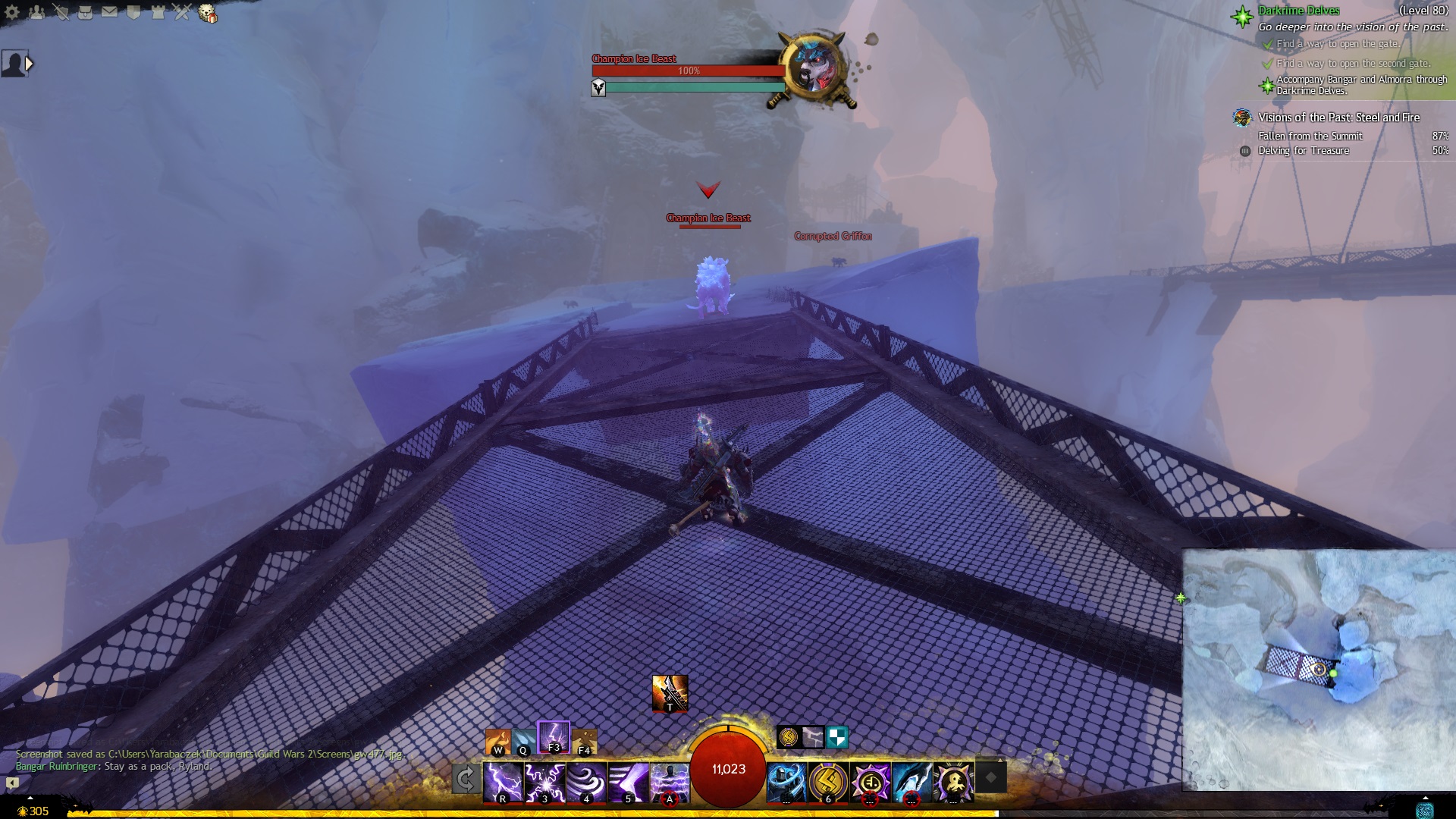Viewport: 1456px width, 819px height.
Task: Activate the flaming weapon special action skill
Action: pos(669,692)
